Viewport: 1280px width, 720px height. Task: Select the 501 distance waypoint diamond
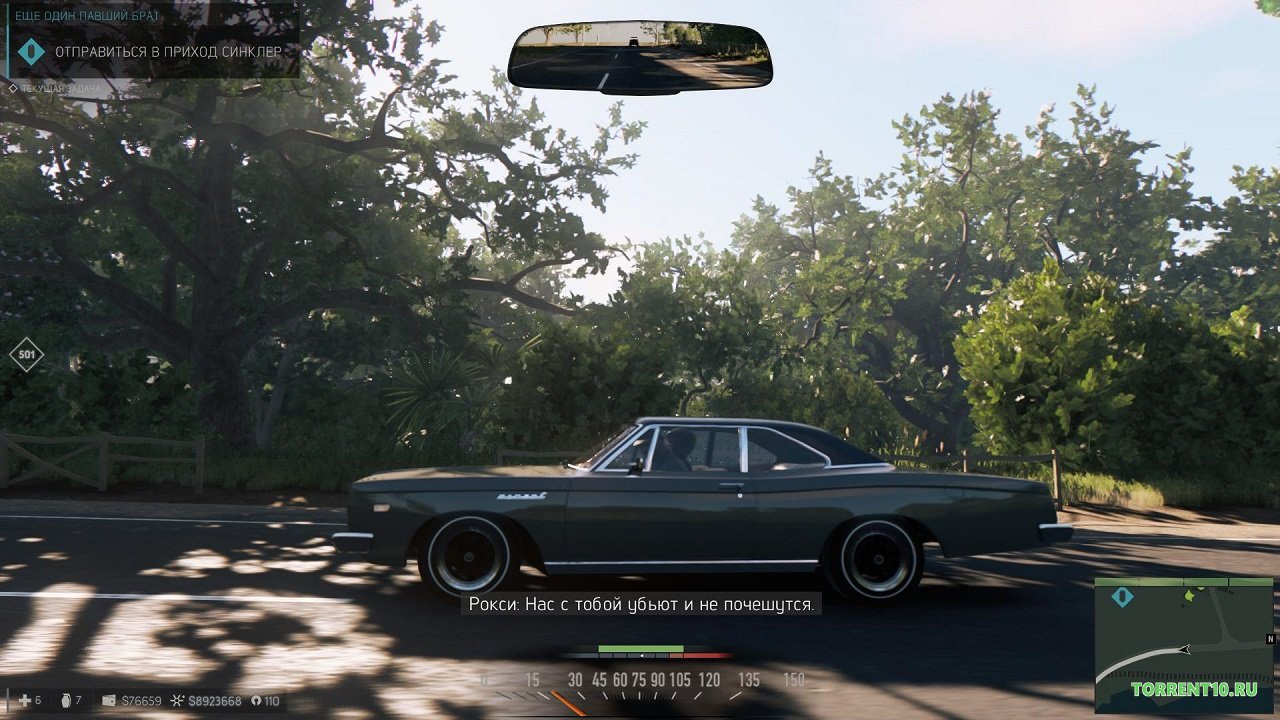pyautogui.click(x=26, y=354)
